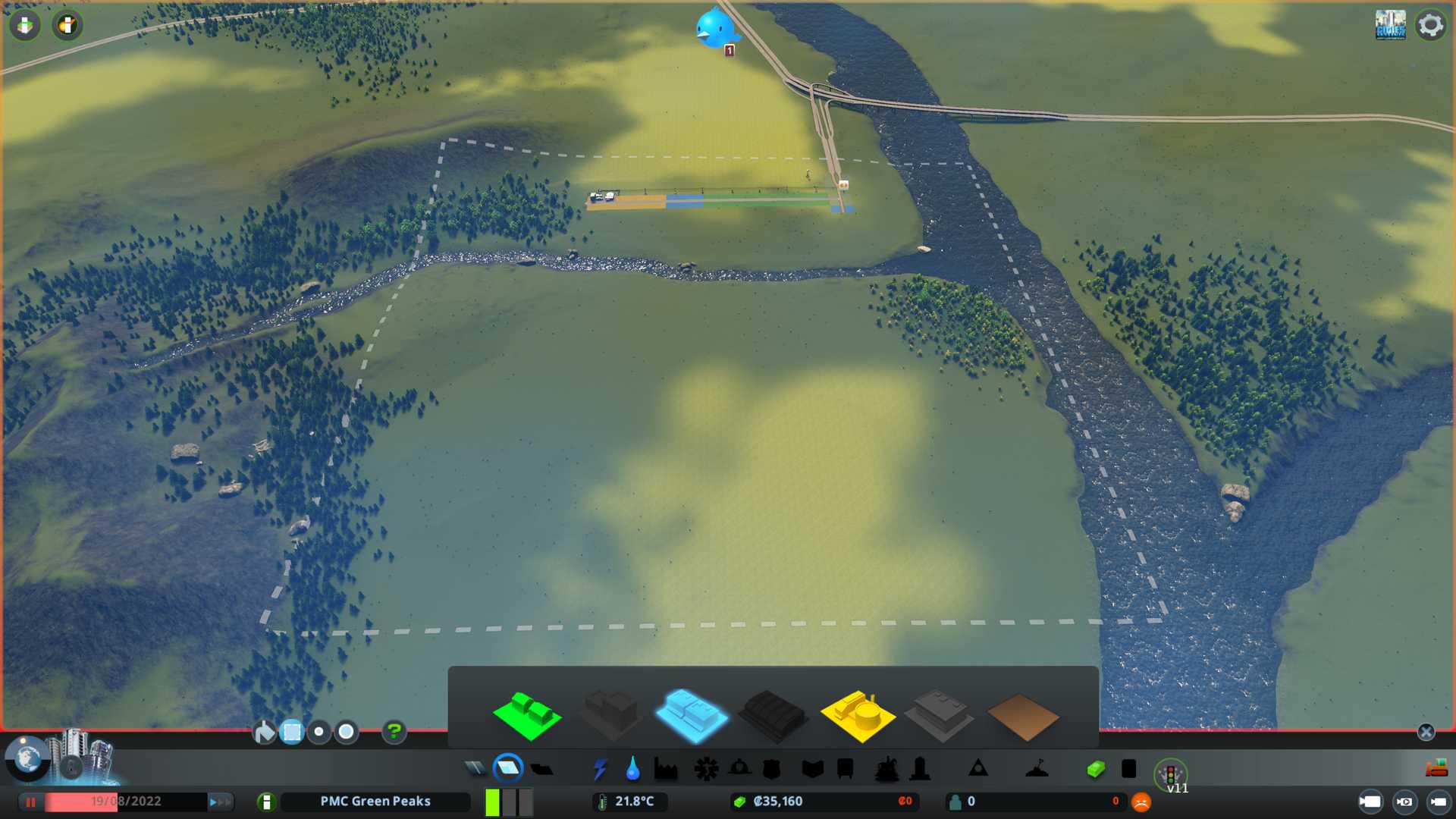
Task: Pick the yellow industrial zone
Action: [x=857, y=714]
